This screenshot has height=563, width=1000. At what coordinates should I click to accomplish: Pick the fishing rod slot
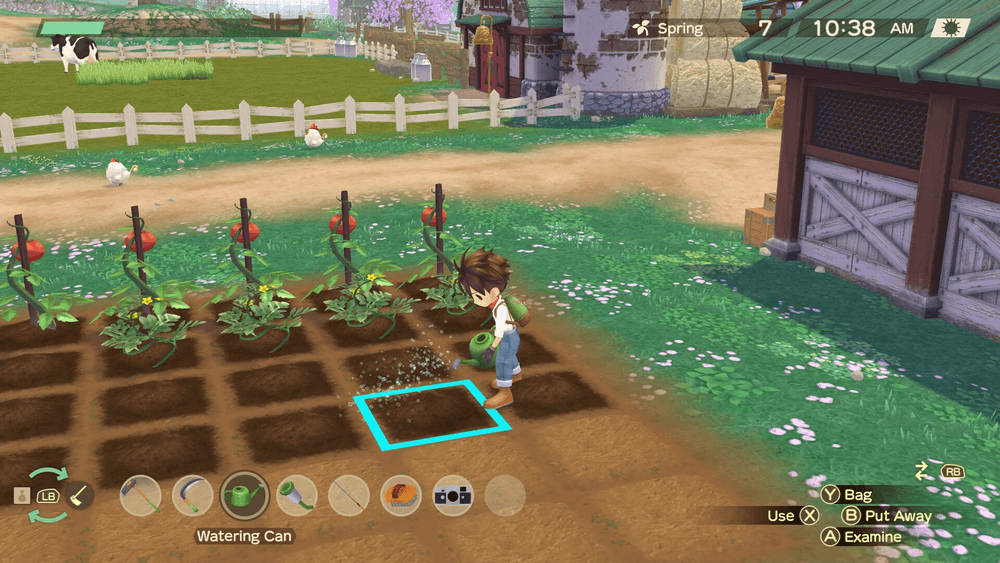tap(349, 495)
